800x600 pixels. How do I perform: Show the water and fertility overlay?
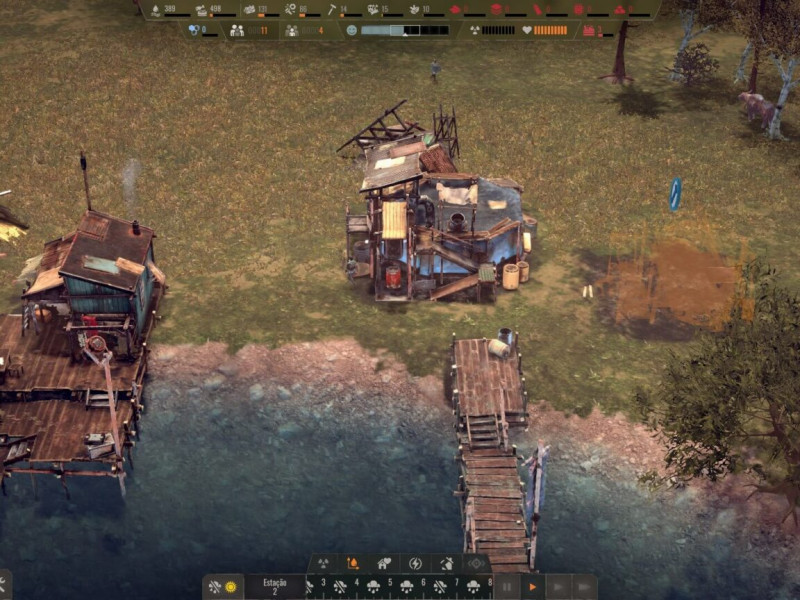[x=353, y=564]
